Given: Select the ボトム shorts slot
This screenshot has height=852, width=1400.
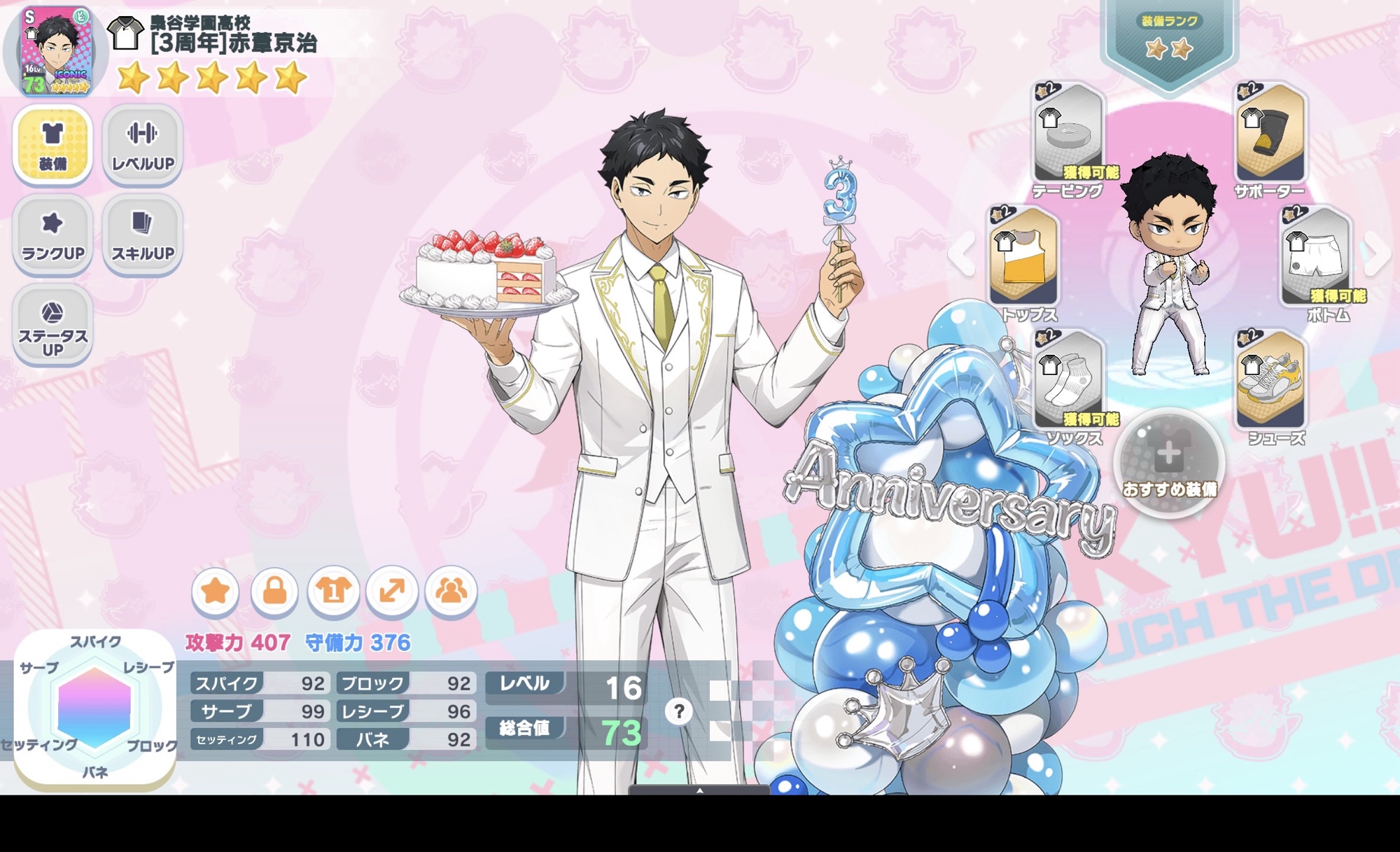Looking at the screenshot, I should click(x=1316, y=257).
